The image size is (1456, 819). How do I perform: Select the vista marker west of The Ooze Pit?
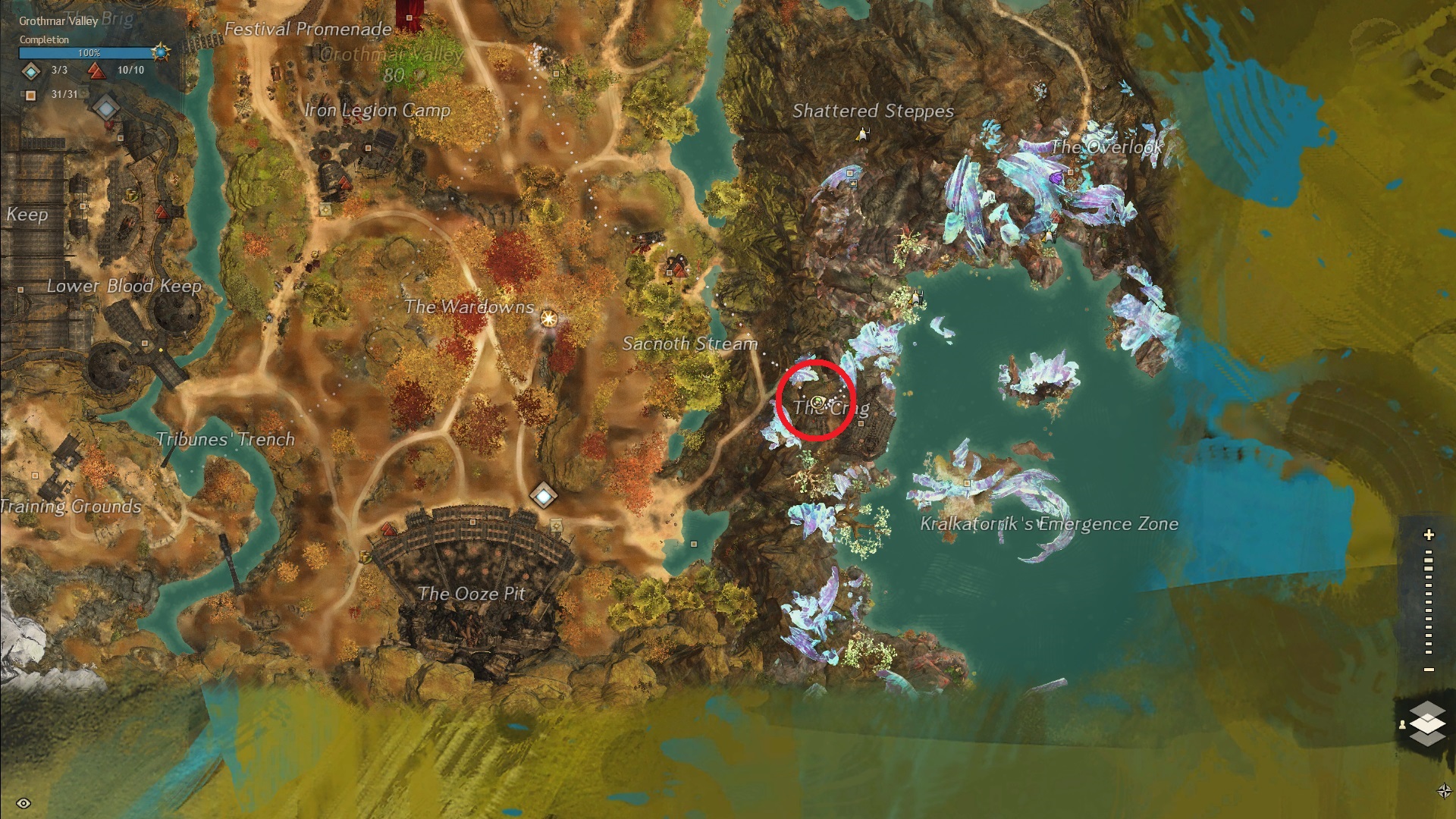[x=388, y=529]
